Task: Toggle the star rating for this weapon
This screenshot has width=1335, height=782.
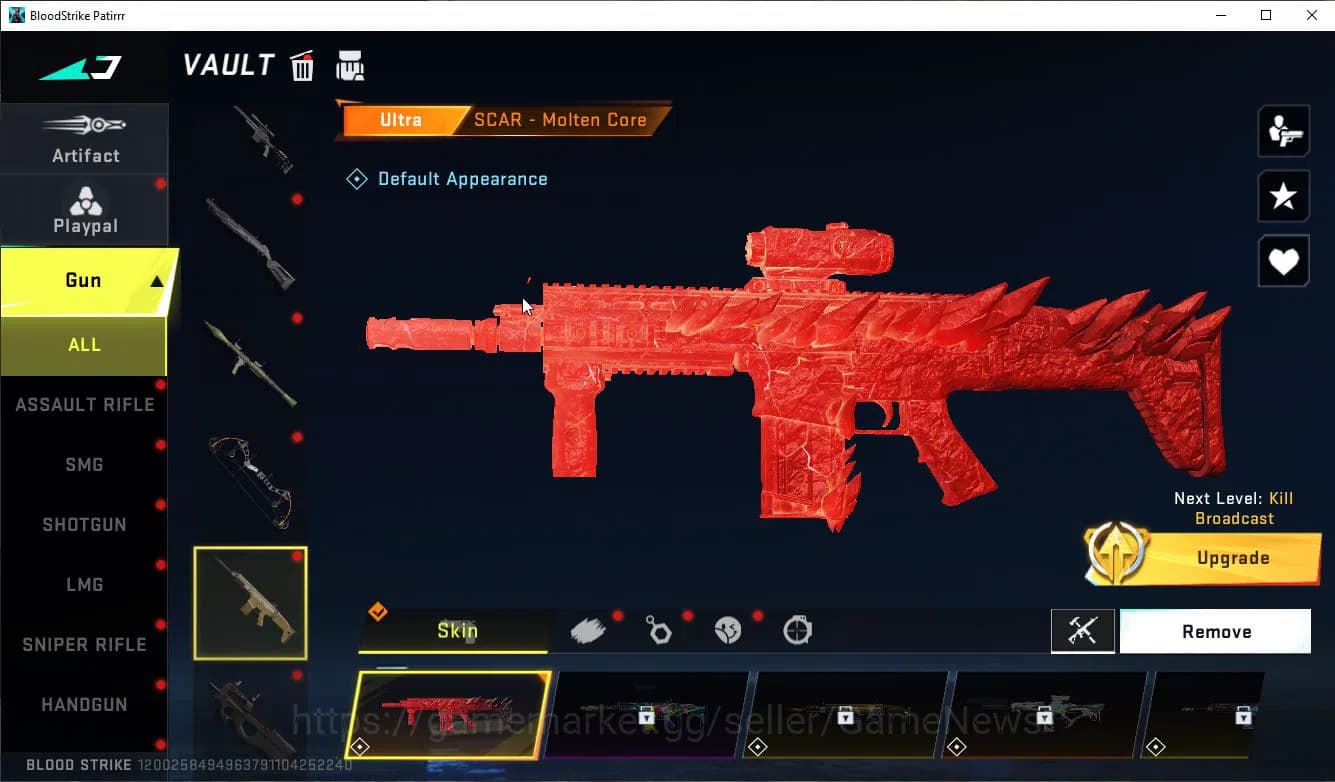Action: (x=1283, y=196)
